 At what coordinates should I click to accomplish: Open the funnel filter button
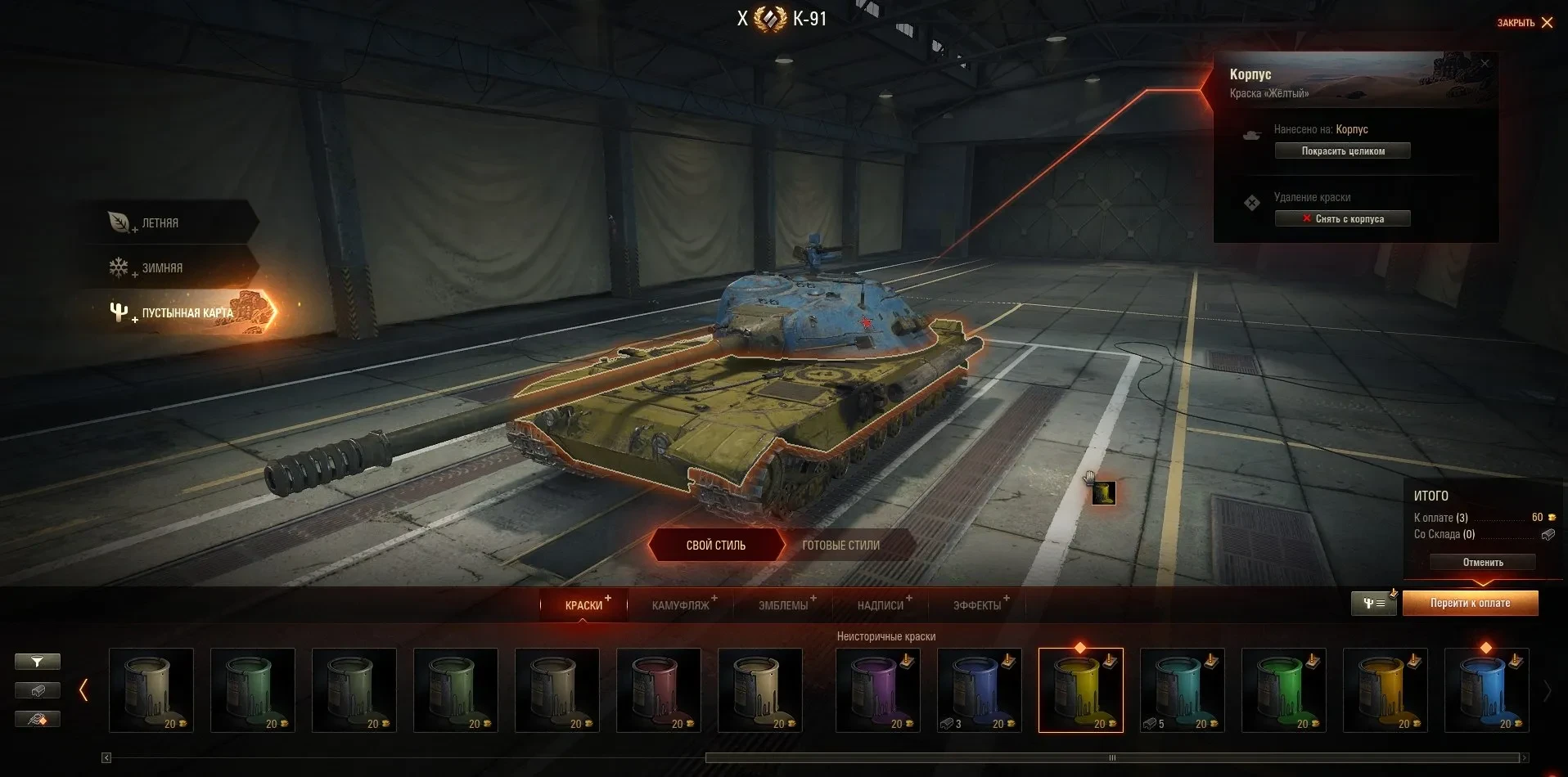coord(38,661)
